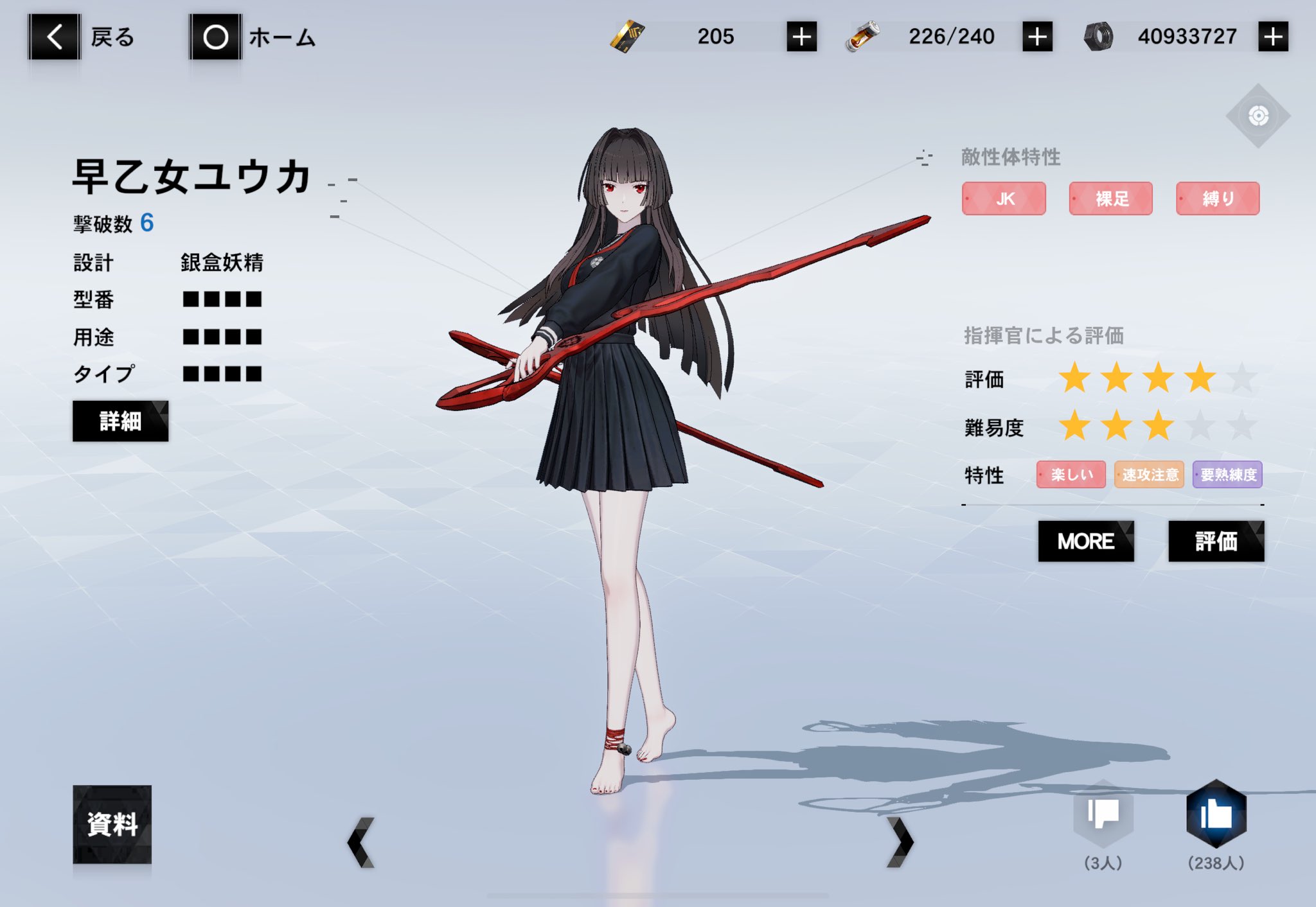Open the 評価 rating button

pyautogui.click(x=1216, y=542)
